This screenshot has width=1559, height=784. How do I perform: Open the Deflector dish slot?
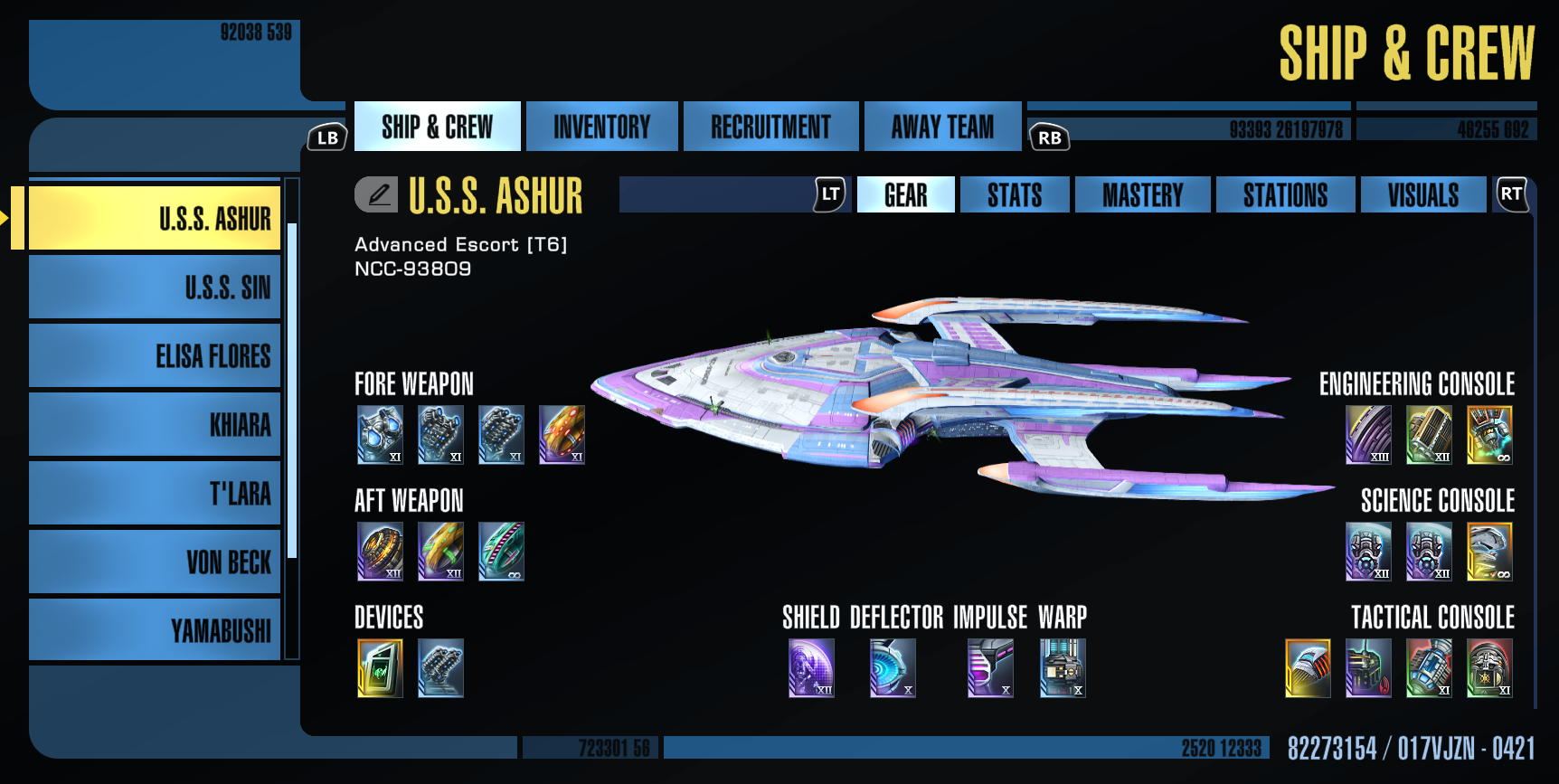[x=893, y=668]
